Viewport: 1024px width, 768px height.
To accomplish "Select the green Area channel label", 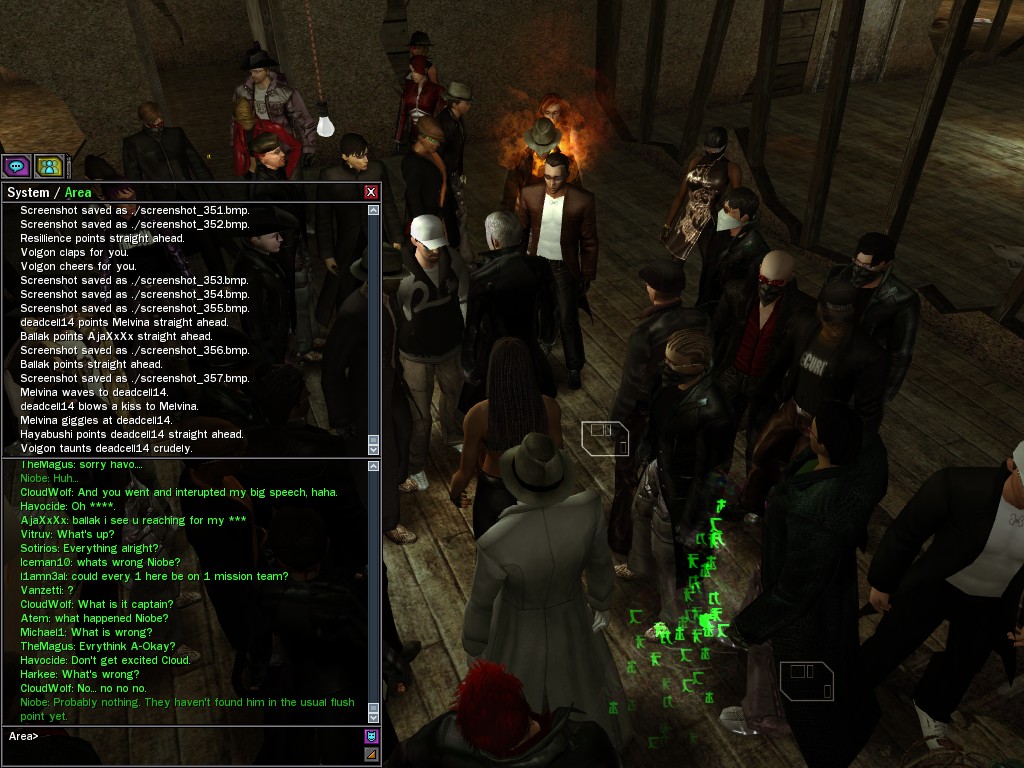I will pyautogui.click(x=78, y=192).
